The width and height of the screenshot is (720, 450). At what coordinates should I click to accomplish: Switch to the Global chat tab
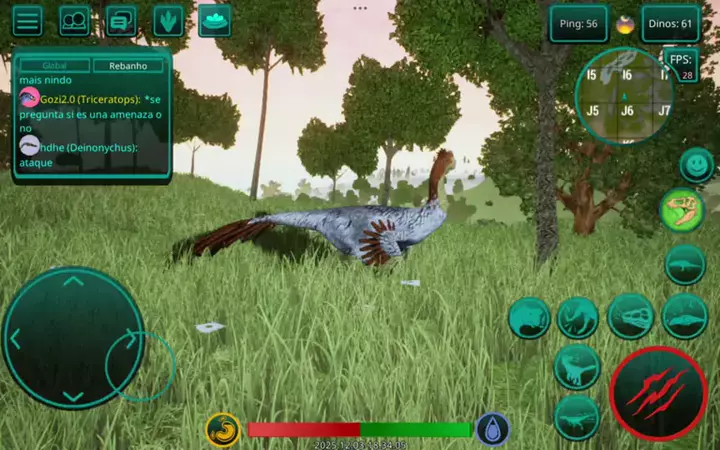pos(55,66)
